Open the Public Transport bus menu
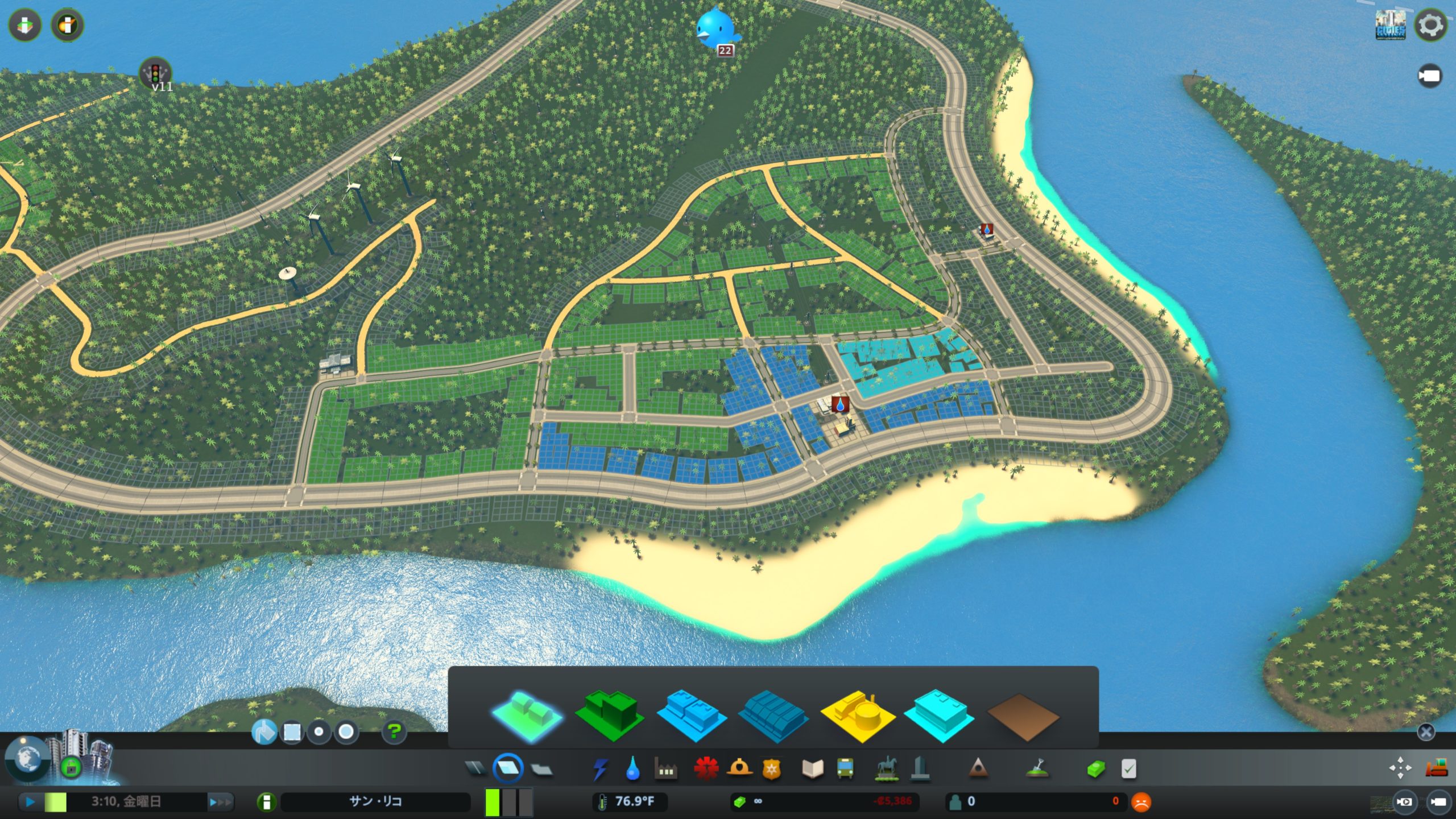 845,769
